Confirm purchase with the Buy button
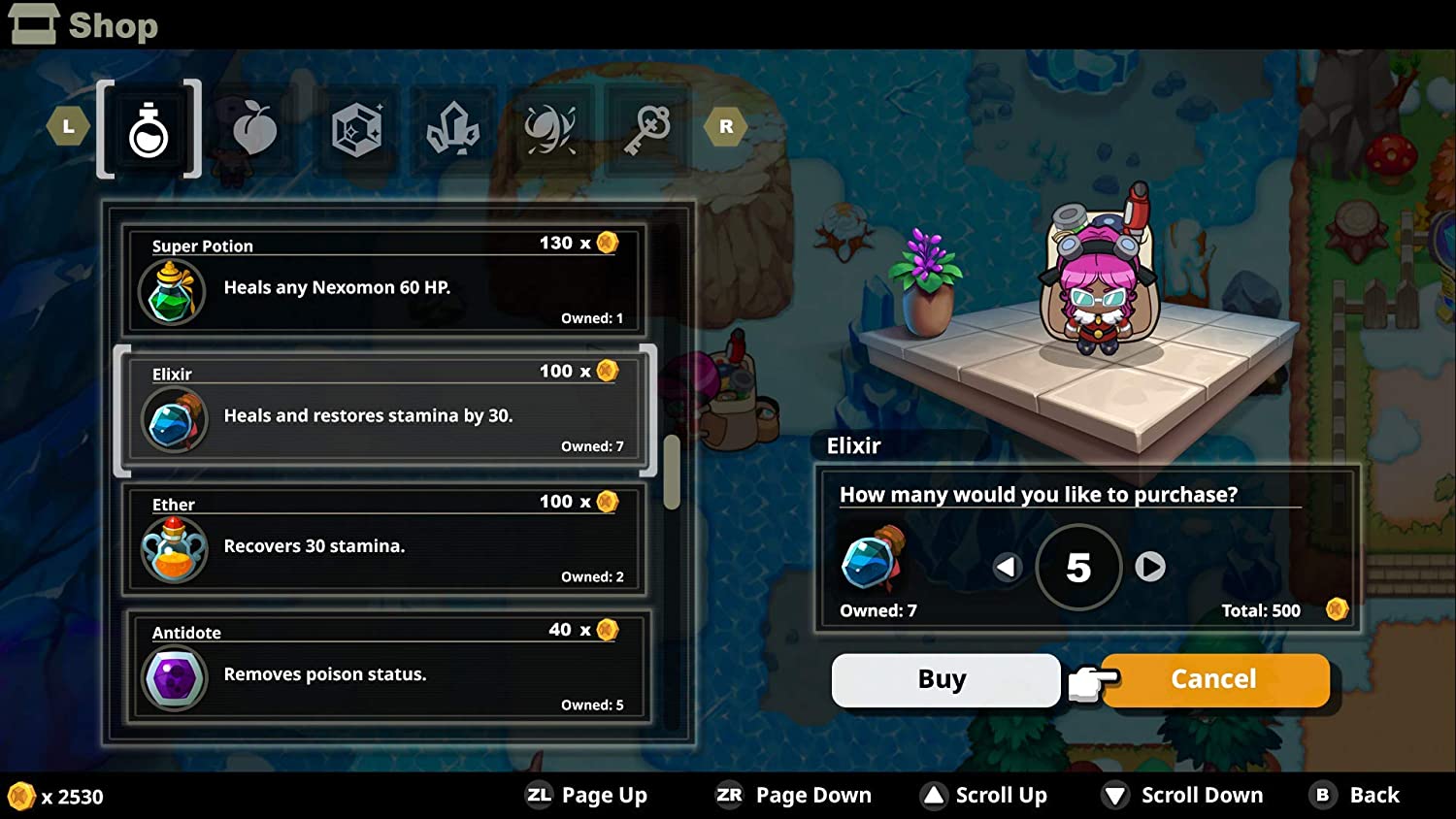 (x=944, y=679)
